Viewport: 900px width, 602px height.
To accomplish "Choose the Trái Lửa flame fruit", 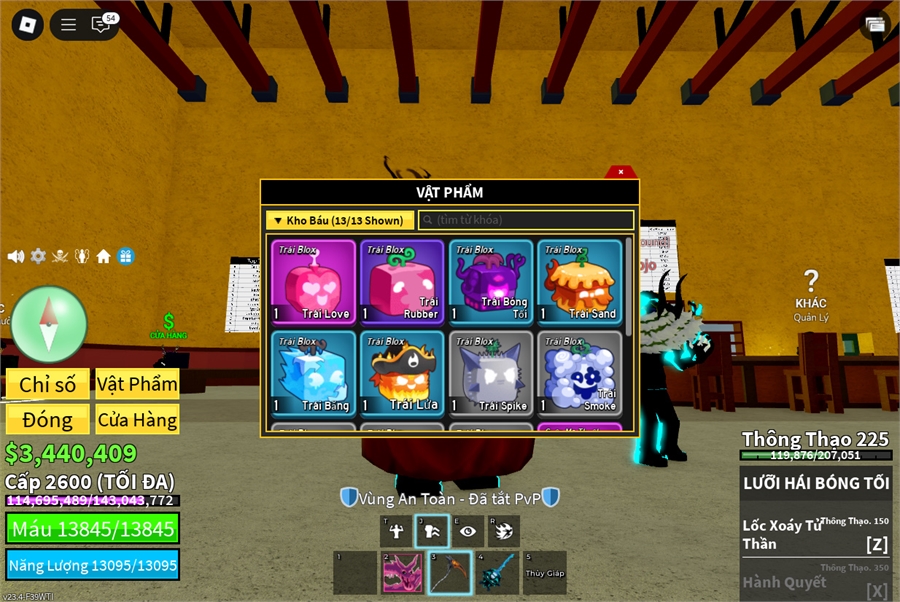I will tap(402, 373).
